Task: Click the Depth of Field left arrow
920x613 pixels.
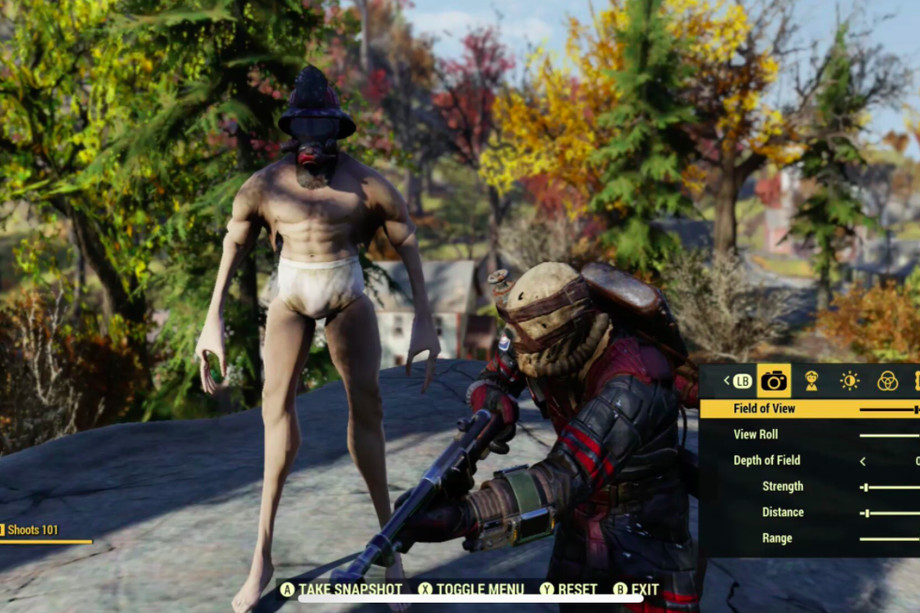Action: pyautogui.click(x=863, y=461)
